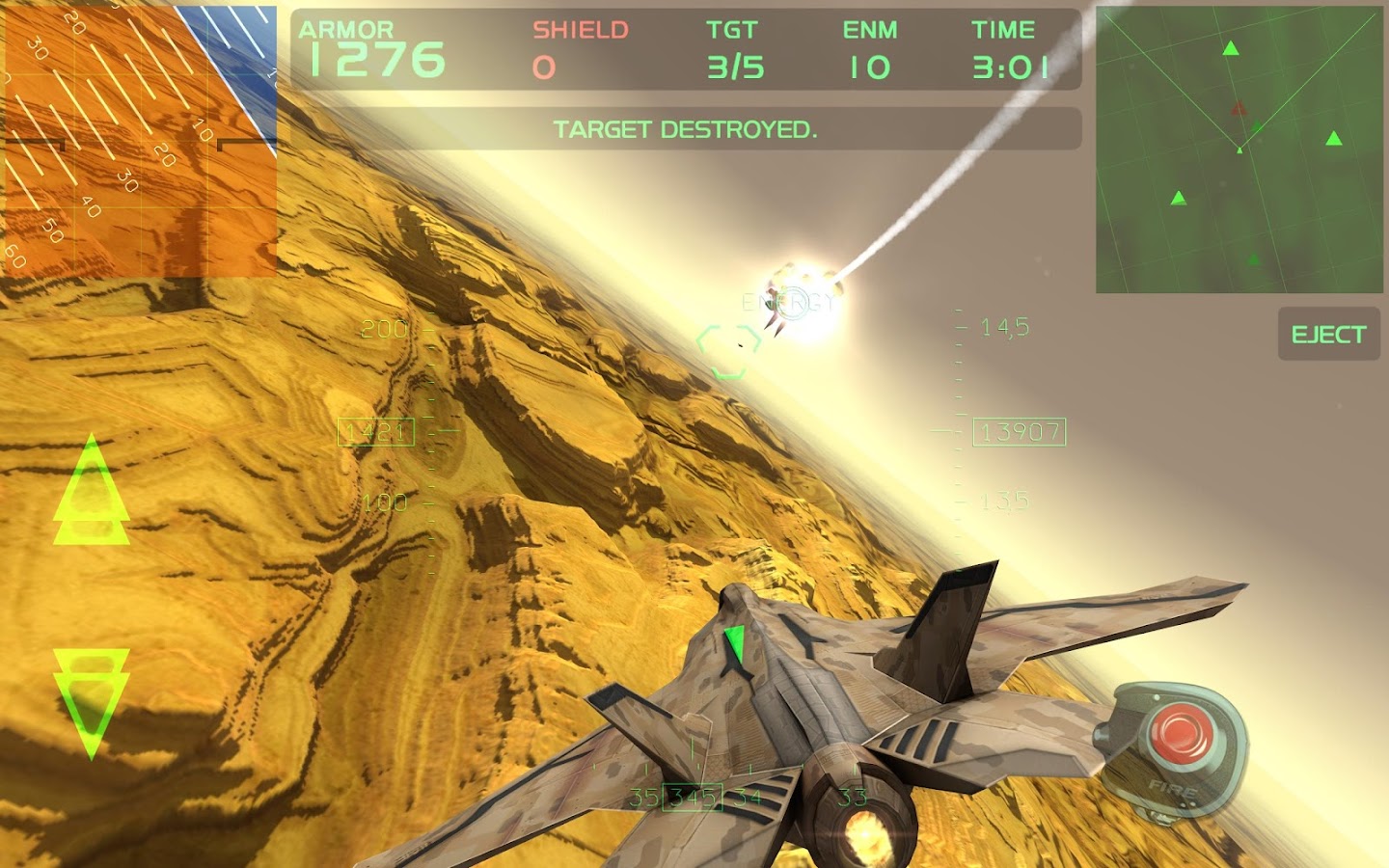This screenshot has height=868, width=1389.
Task: Click the ENERGY label near the explosion
Action: 786,302
